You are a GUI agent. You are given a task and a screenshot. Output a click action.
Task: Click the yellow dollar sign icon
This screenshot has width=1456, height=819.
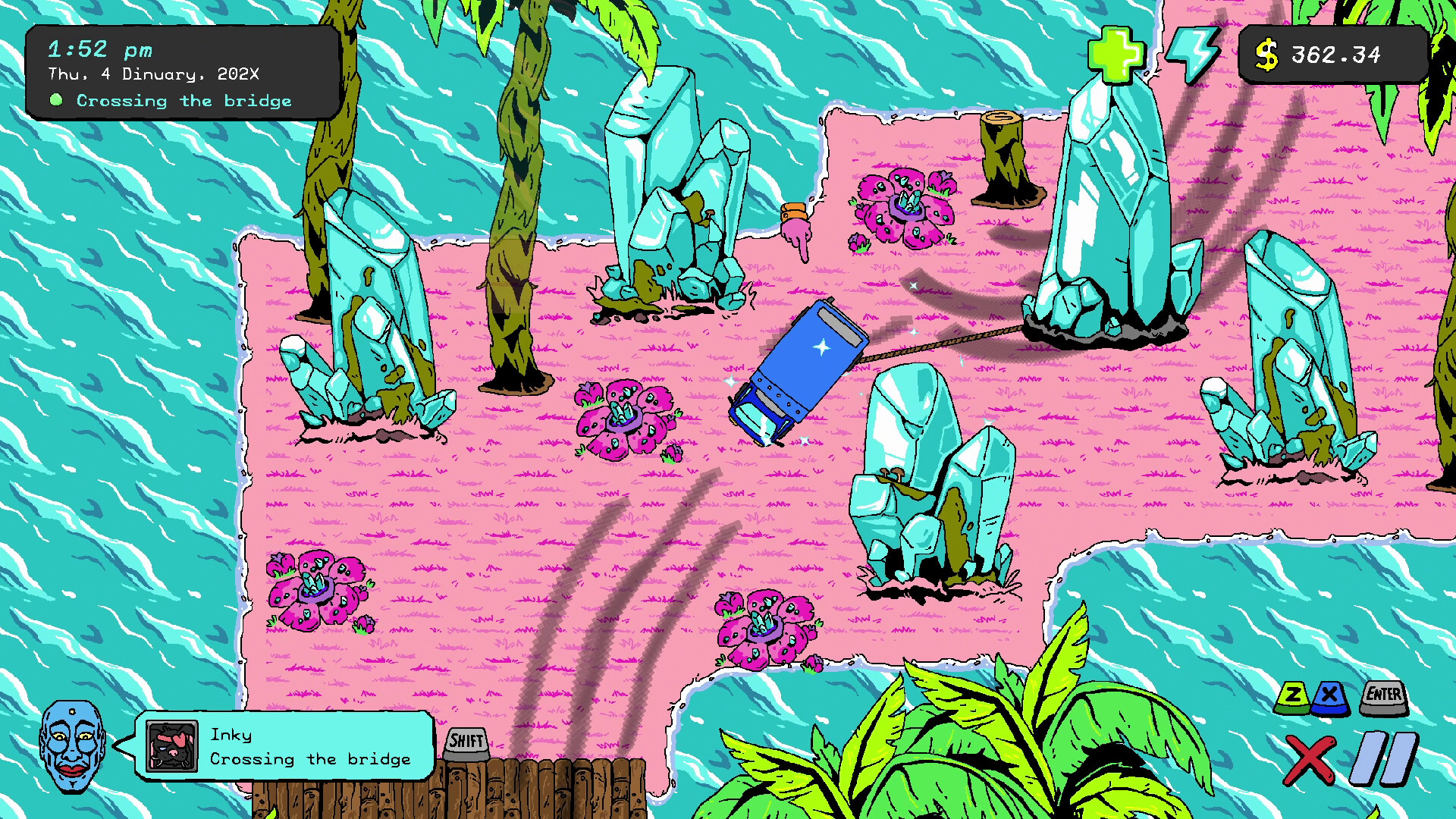pos(1265,54)
